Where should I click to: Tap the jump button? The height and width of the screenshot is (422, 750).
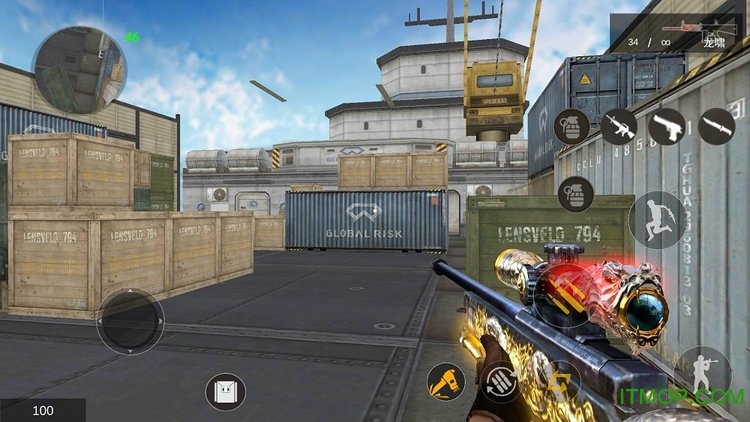(x=657, y=219)
